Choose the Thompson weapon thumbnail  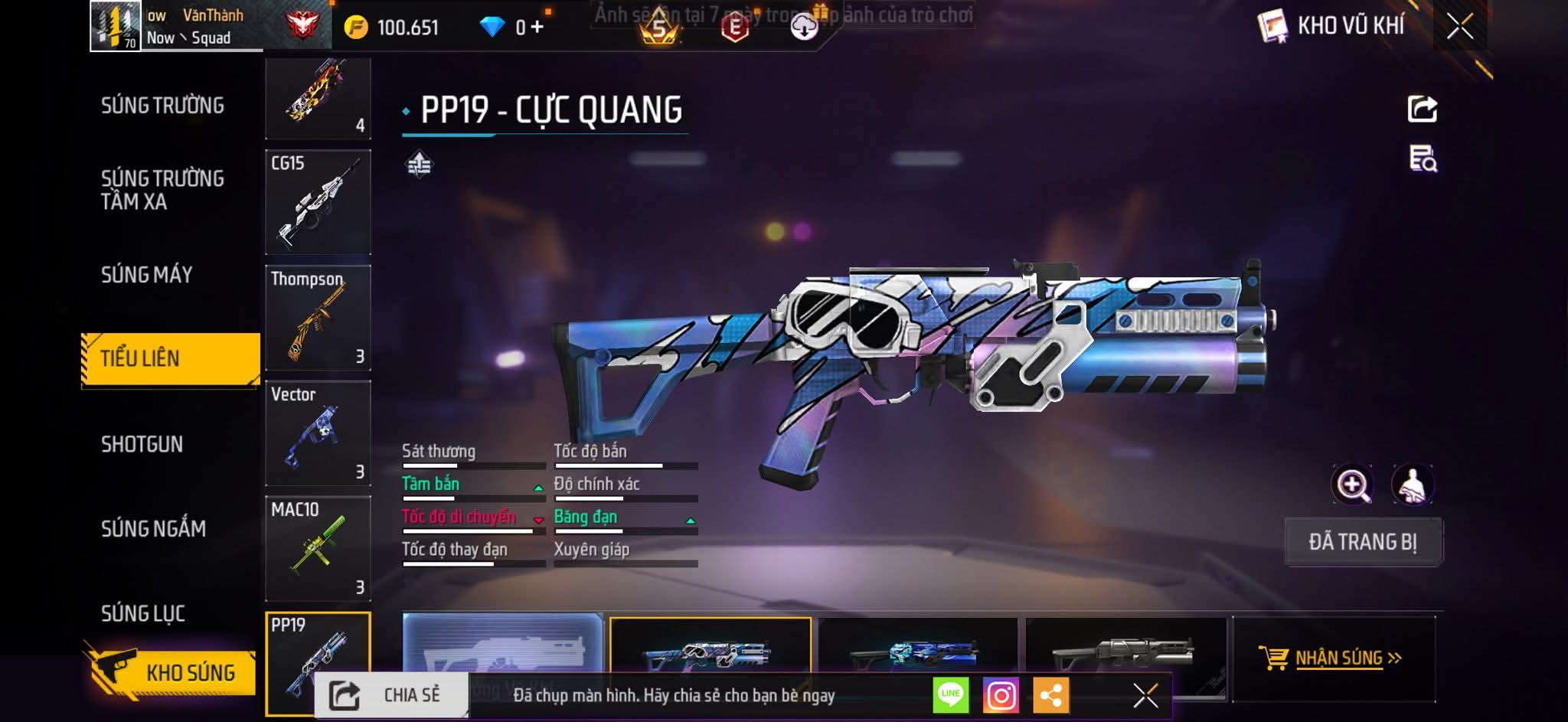(318, 318)
